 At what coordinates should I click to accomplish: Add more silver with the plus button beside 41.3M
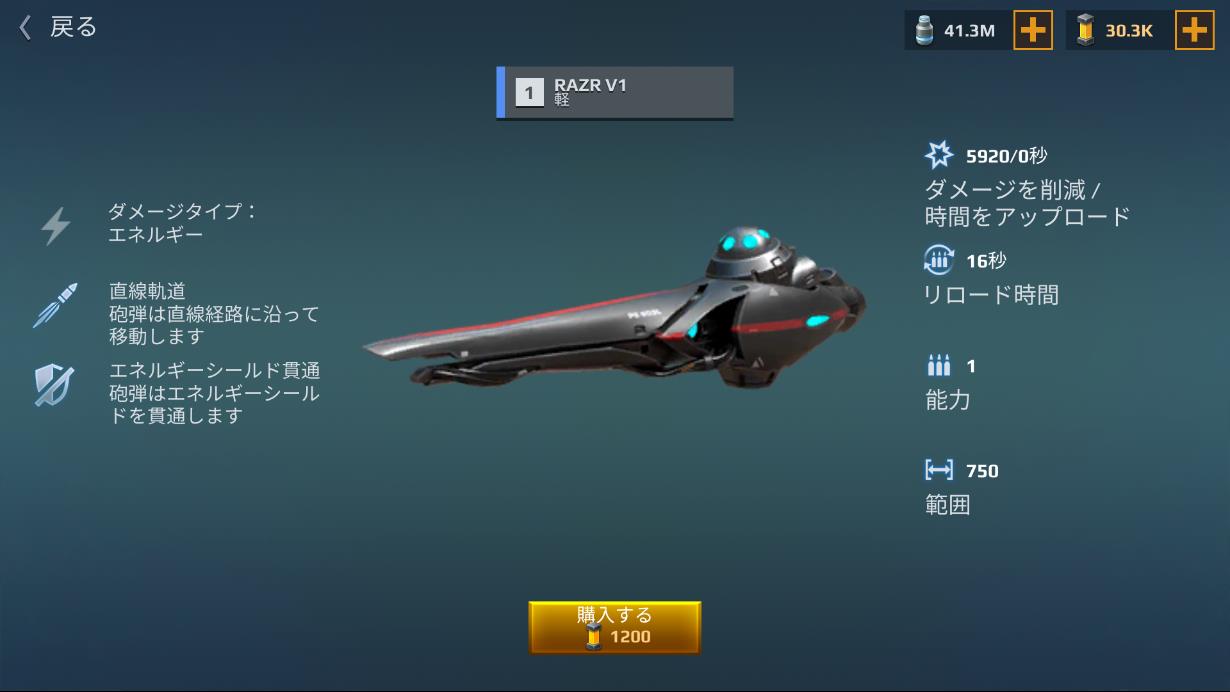coord(1033,31)
